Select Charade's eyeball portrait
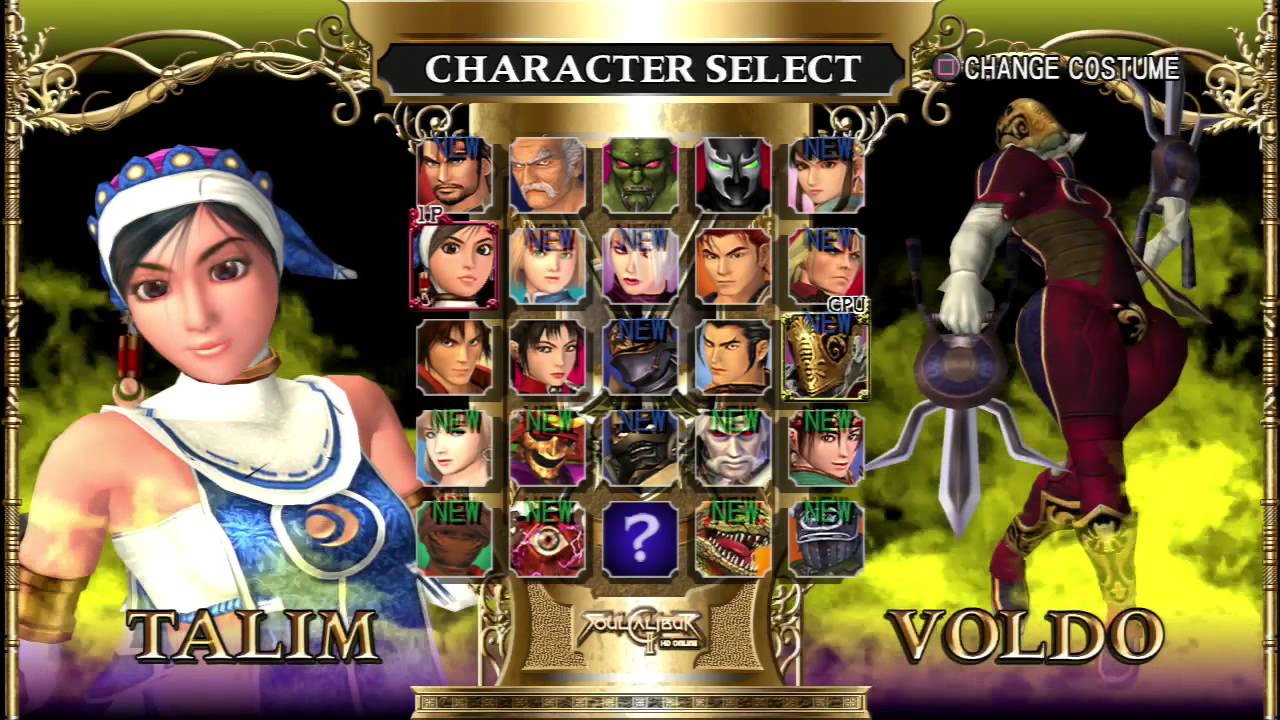Viewport: 1280px width, 720px height. 547,538
